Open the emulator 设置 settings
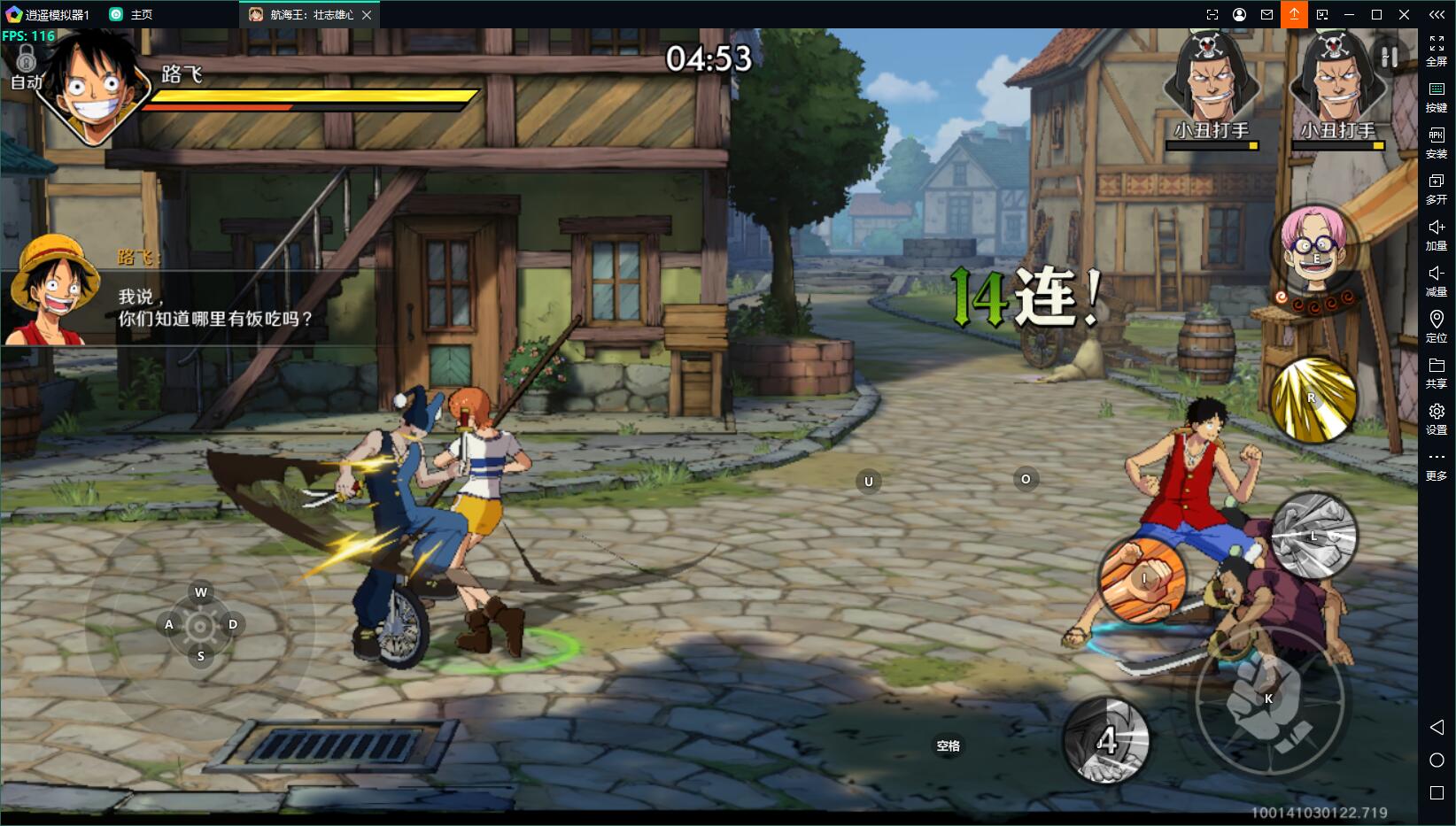Image resolution: width=1456 pixels, height=826 pixels. click(1437, 418)
